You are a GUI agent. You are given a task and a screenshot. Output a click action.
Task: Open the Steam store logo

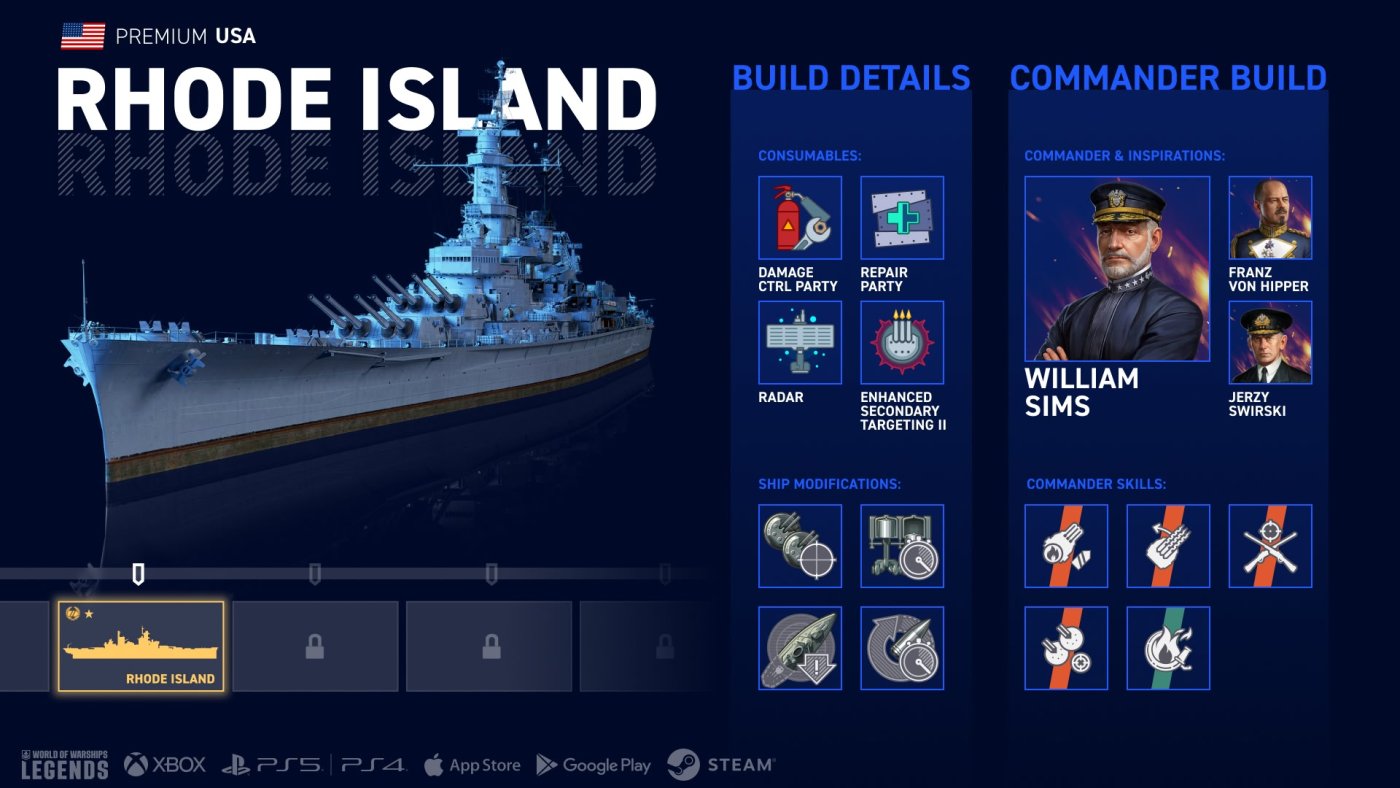tap(720, 765)
